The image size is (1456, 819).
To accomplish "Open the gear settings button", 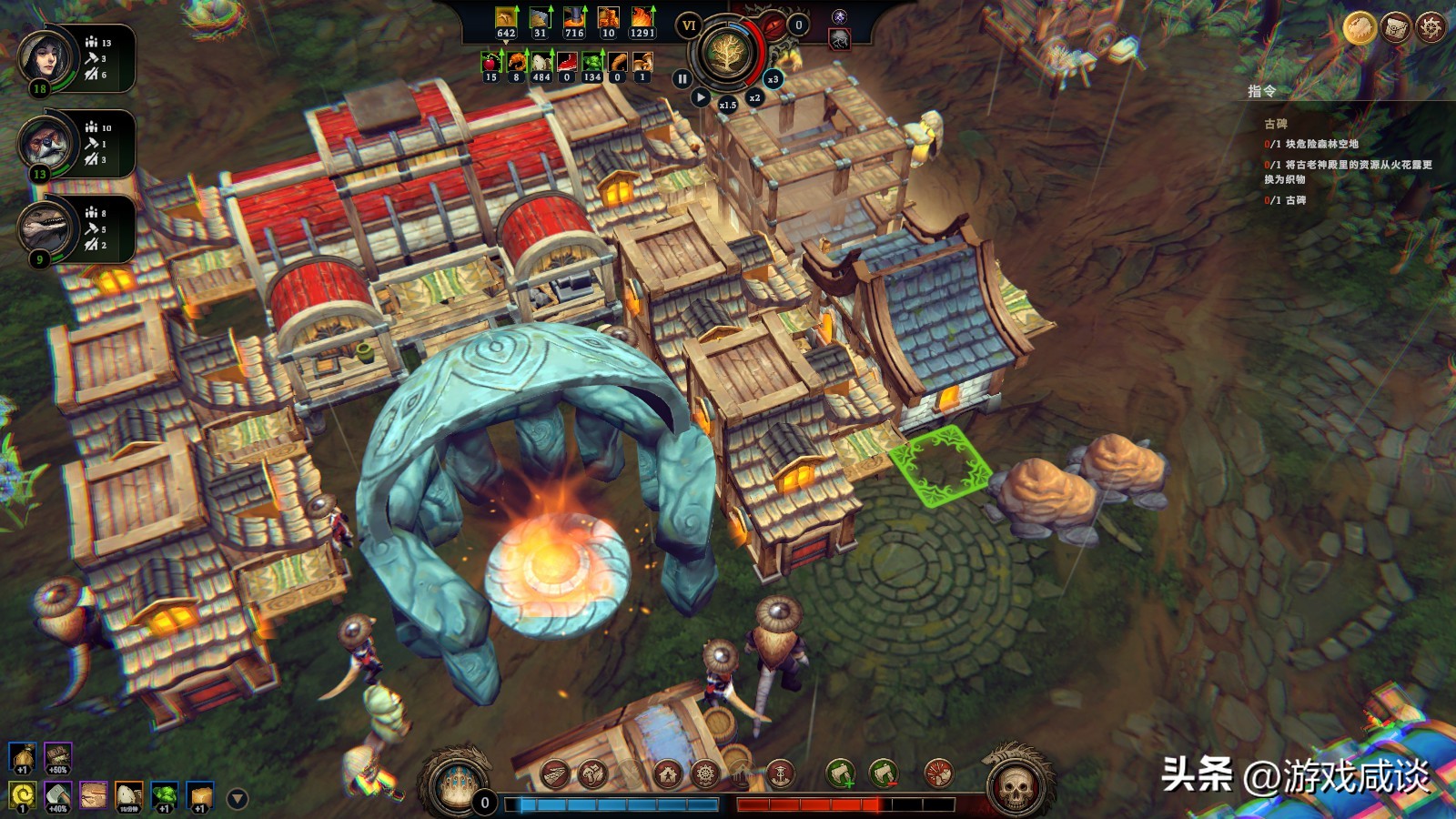I will tap(1431, 28).
